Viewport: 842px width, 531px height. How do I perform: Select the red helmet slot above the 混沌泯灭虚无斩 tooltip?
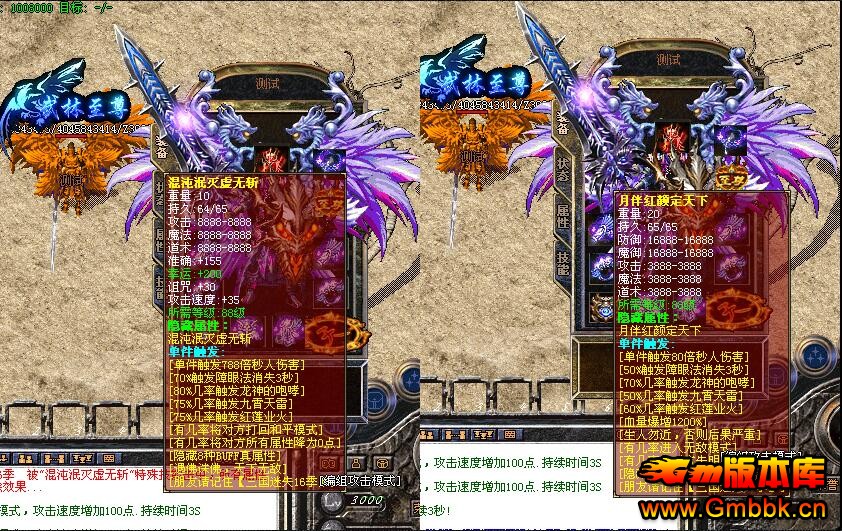pos(272,158)
